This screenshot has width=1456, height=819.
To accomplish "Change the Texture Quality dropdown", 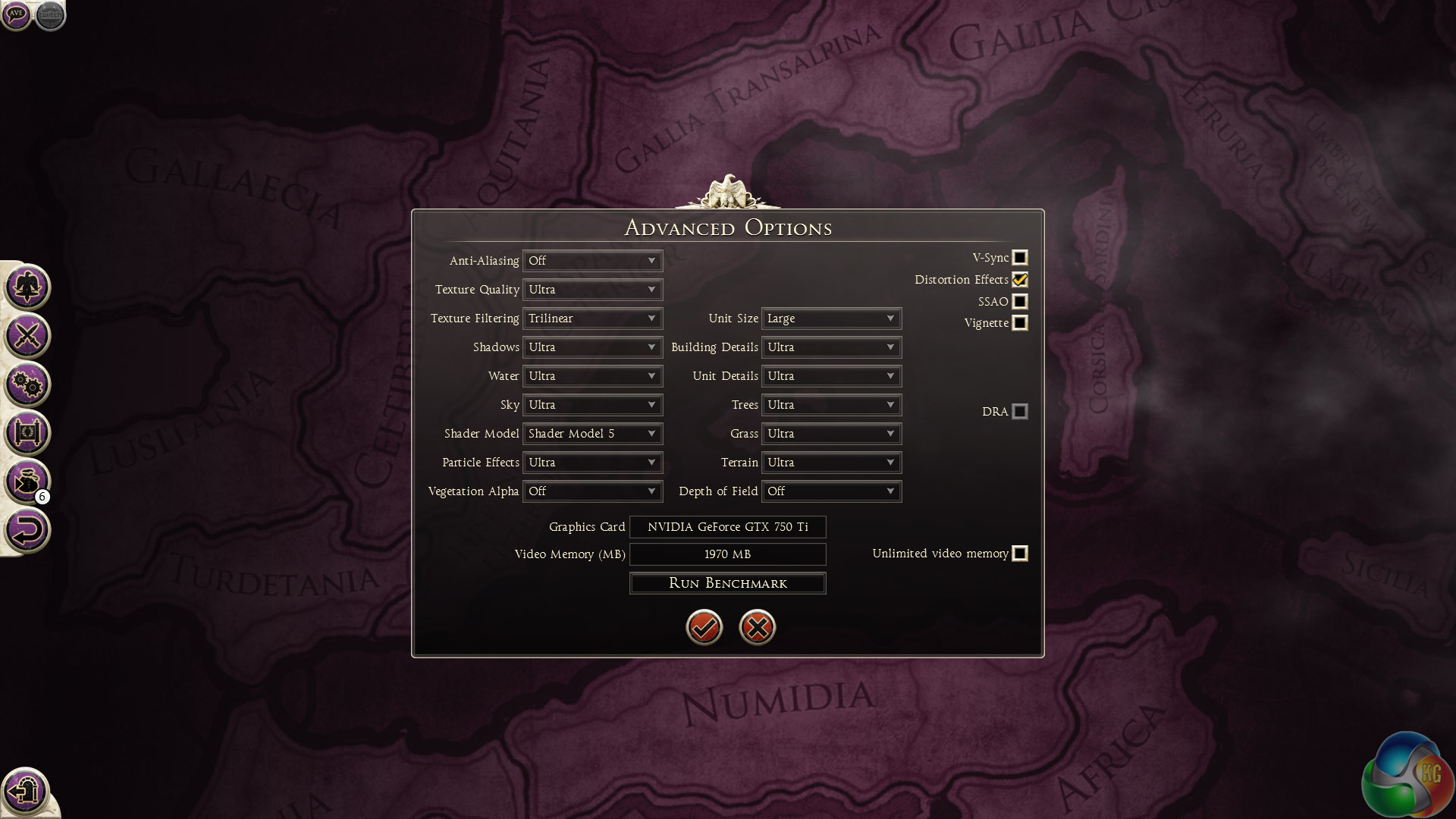I will coord(592,290).
